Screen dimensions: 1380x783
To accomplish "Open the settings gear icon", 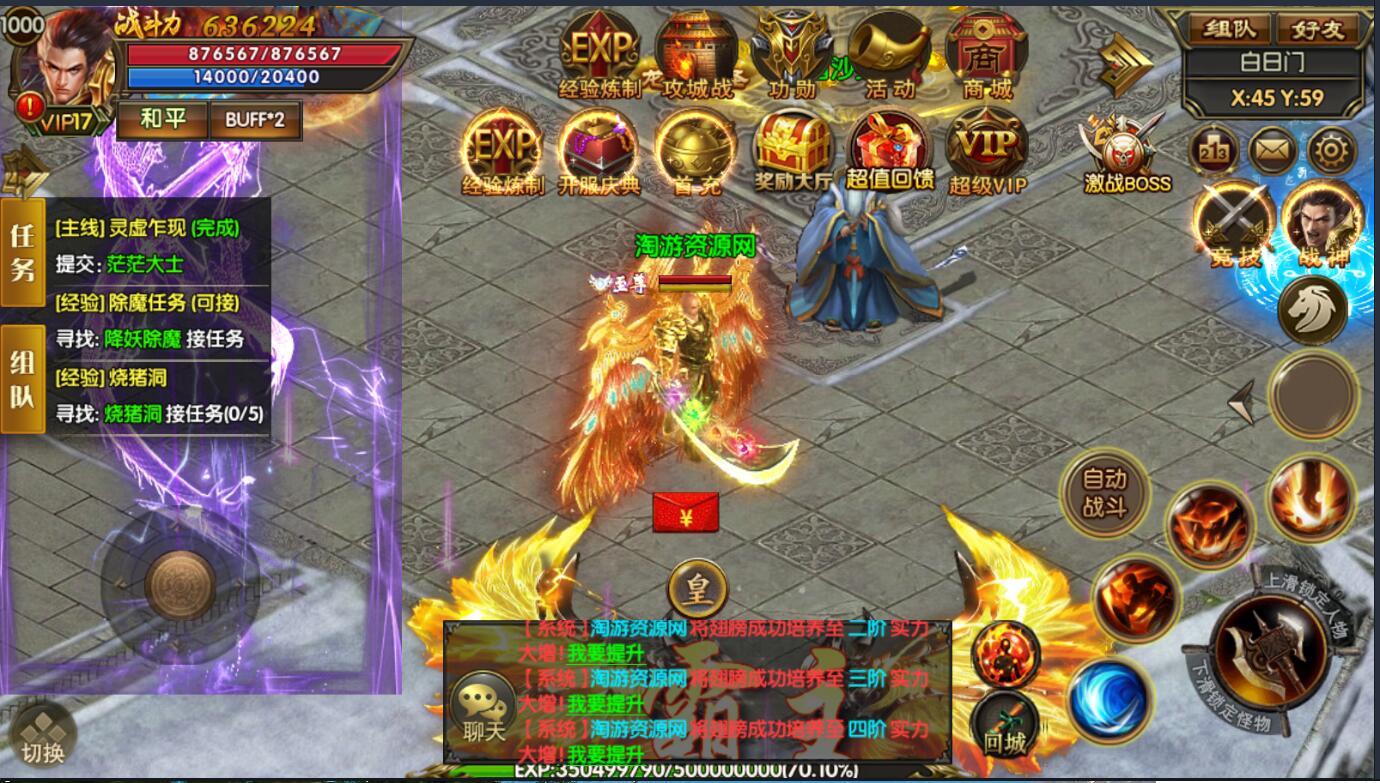I will pyautogui.click(x=1331, y=152).
